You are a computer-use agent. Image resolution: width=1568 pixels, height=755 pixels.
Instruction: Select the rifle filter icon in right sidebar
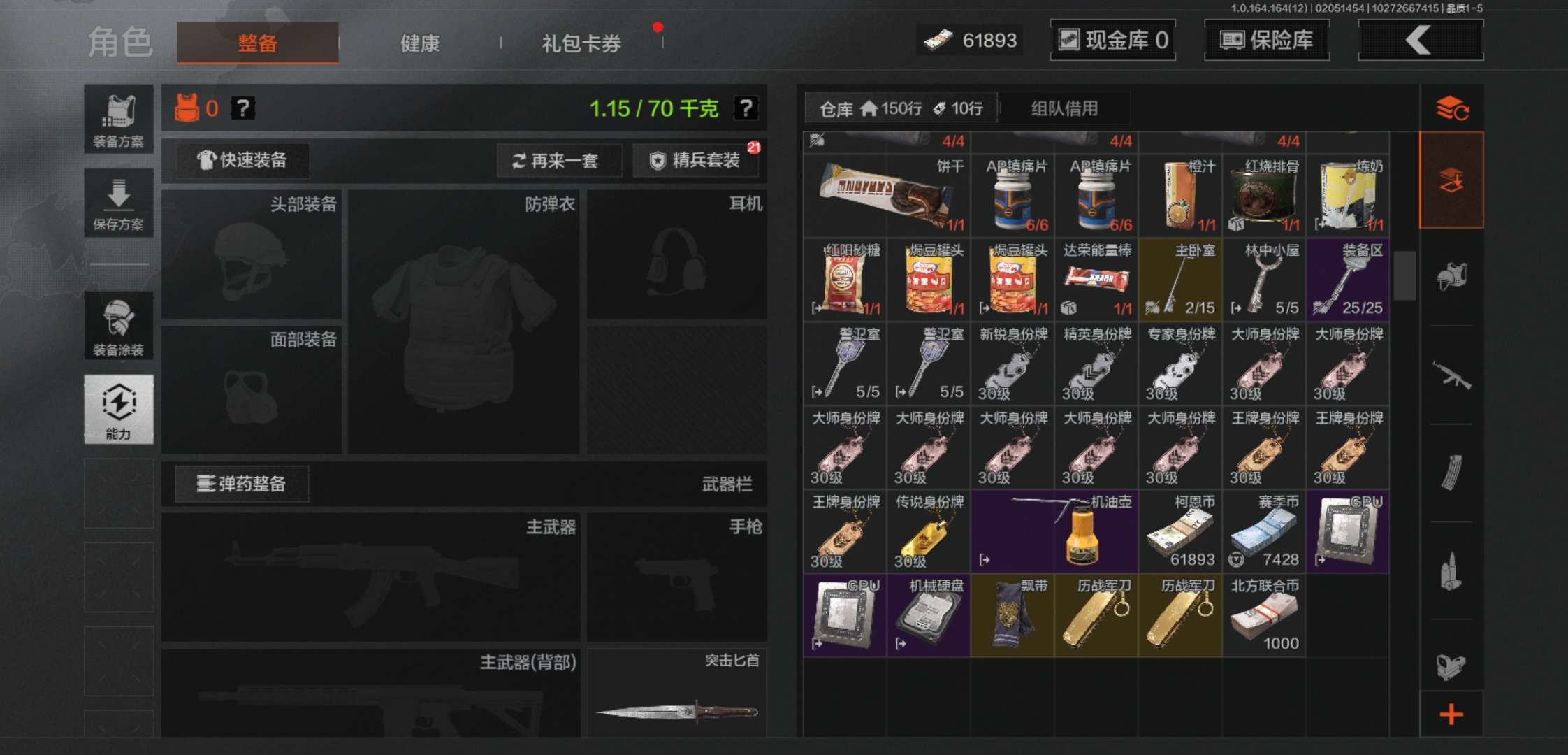[1452, 374]
